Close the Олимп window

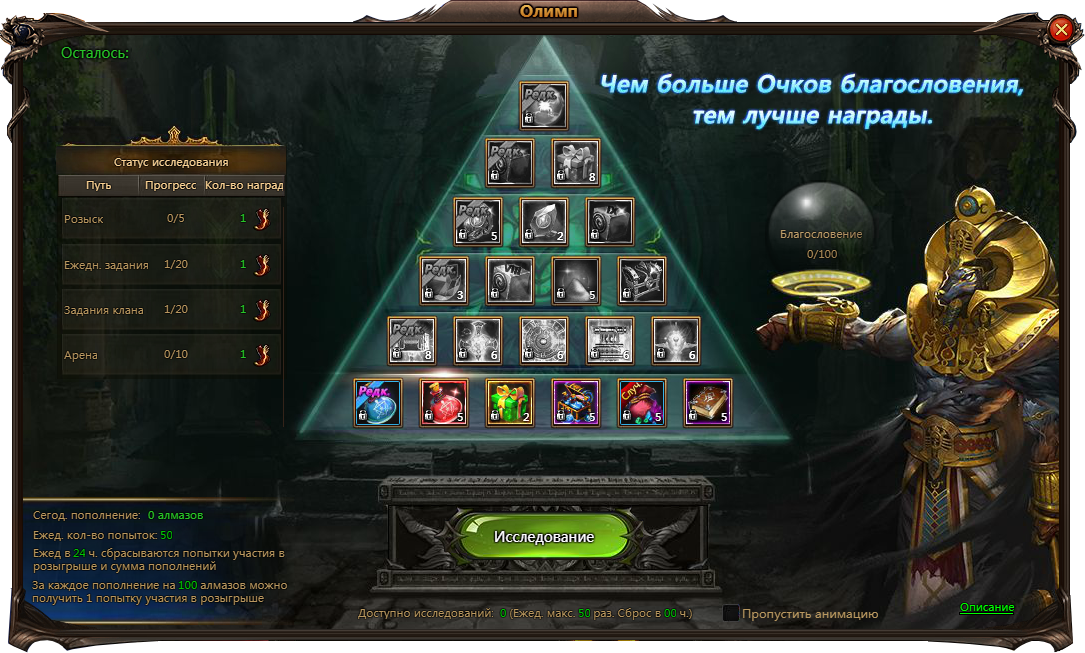point(1061,30)
